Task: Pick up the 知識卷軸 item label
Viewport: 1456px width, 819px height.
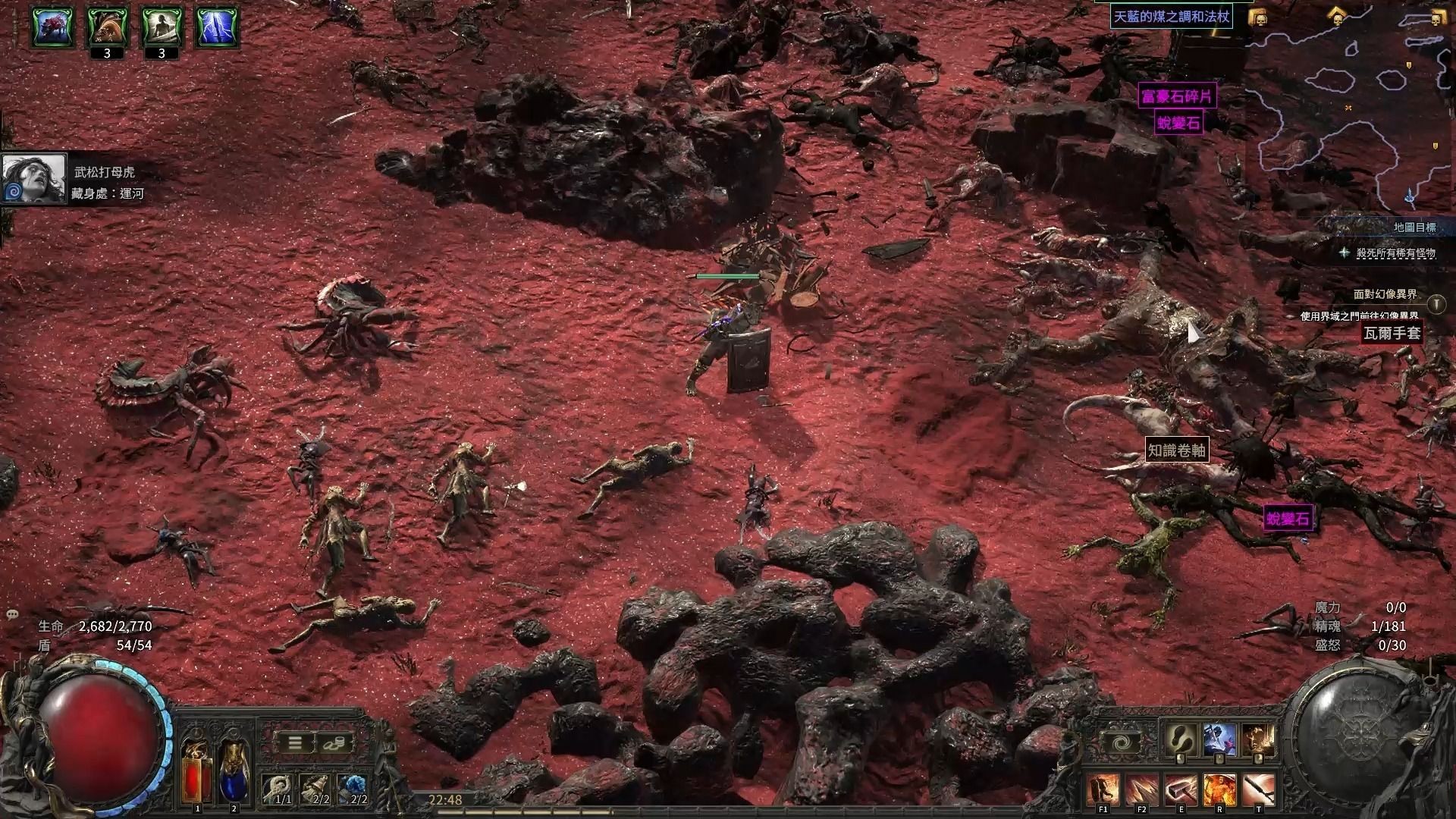Action: [1176, 450]
